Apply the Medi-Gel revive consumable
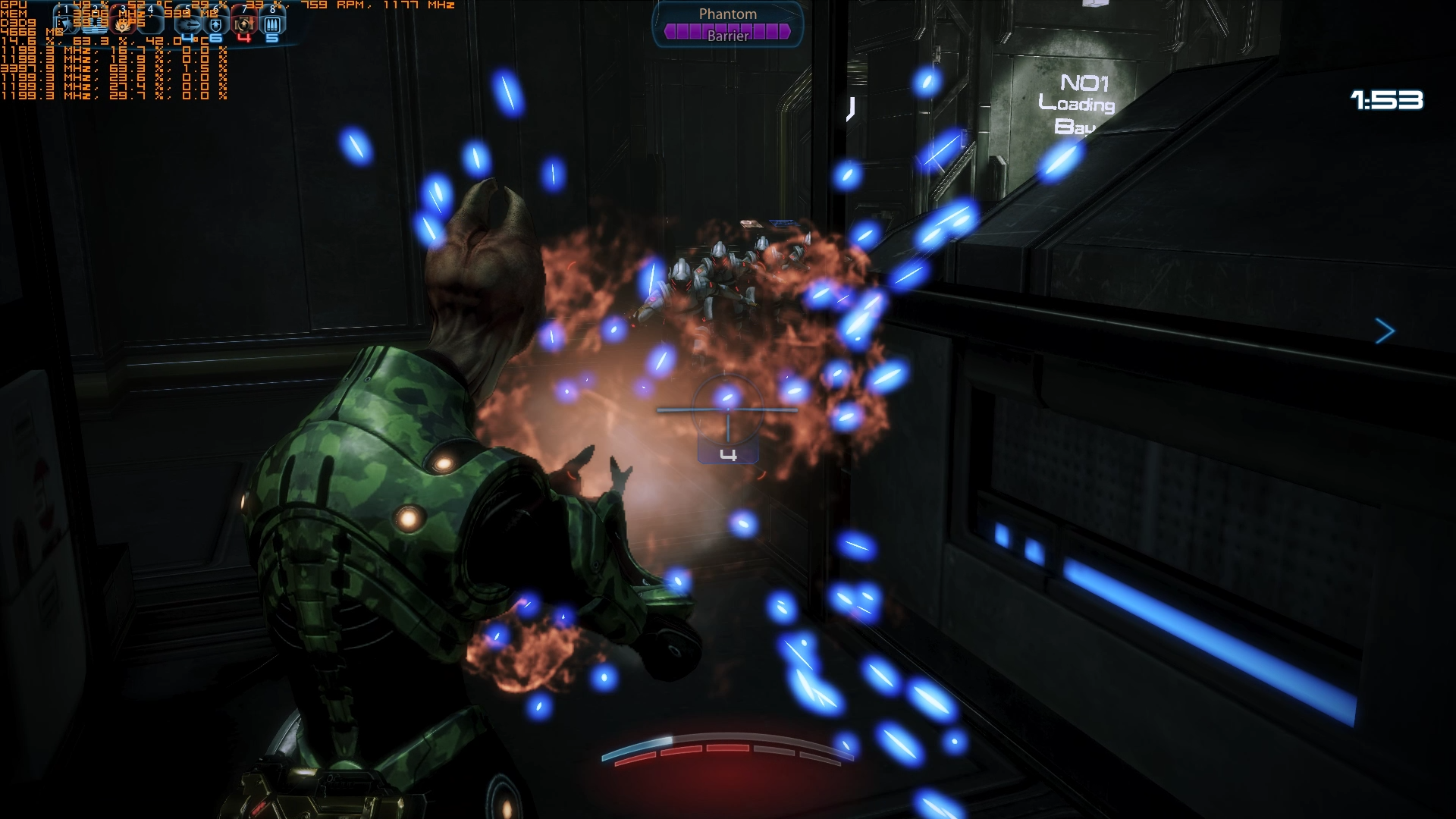1456x819 pixels. pos(244,25)
